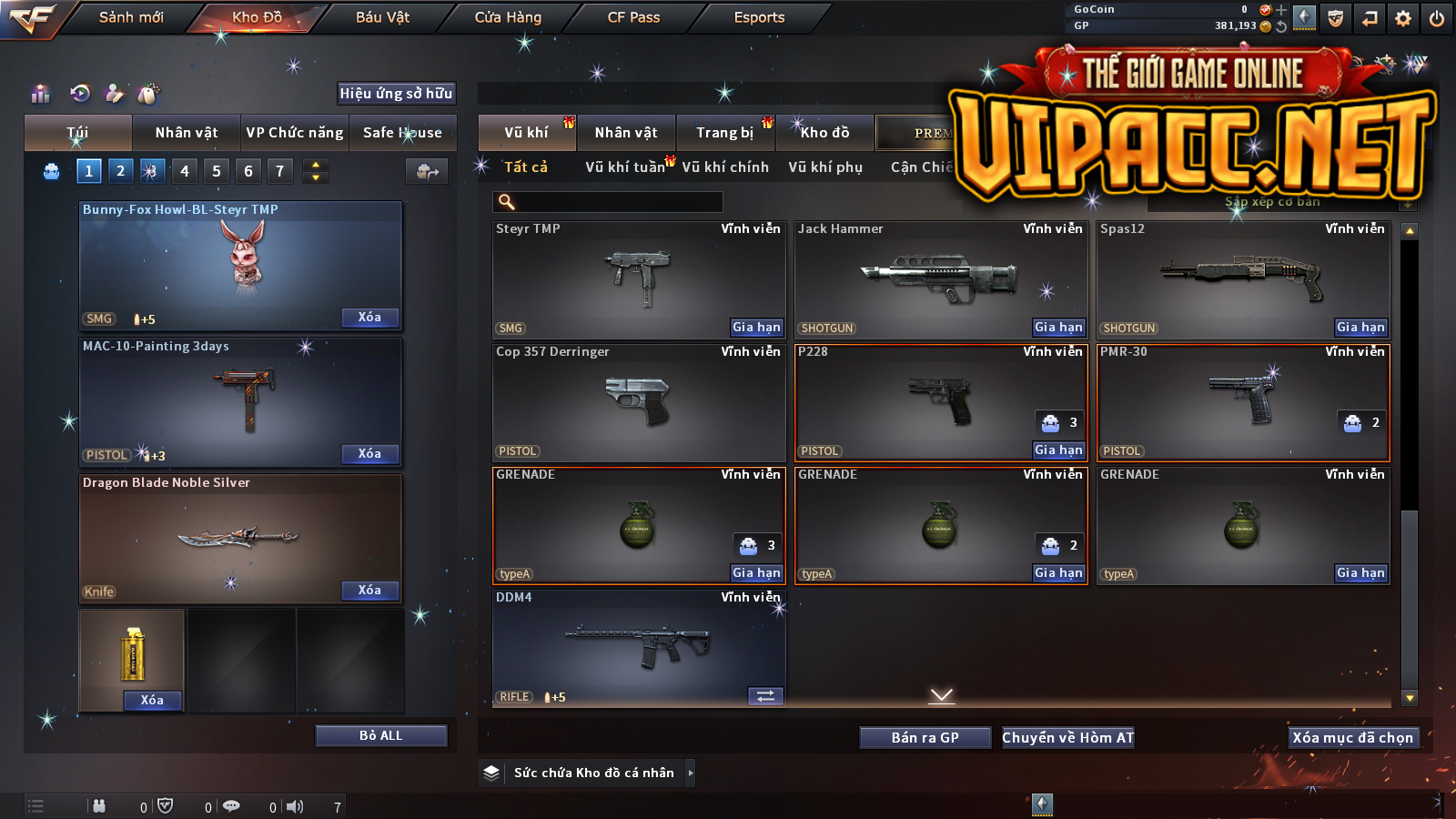Image resolution: width=1456 pixels, height=819 pixels.
Task: Select bag page number 4
Action: point(185,171)
